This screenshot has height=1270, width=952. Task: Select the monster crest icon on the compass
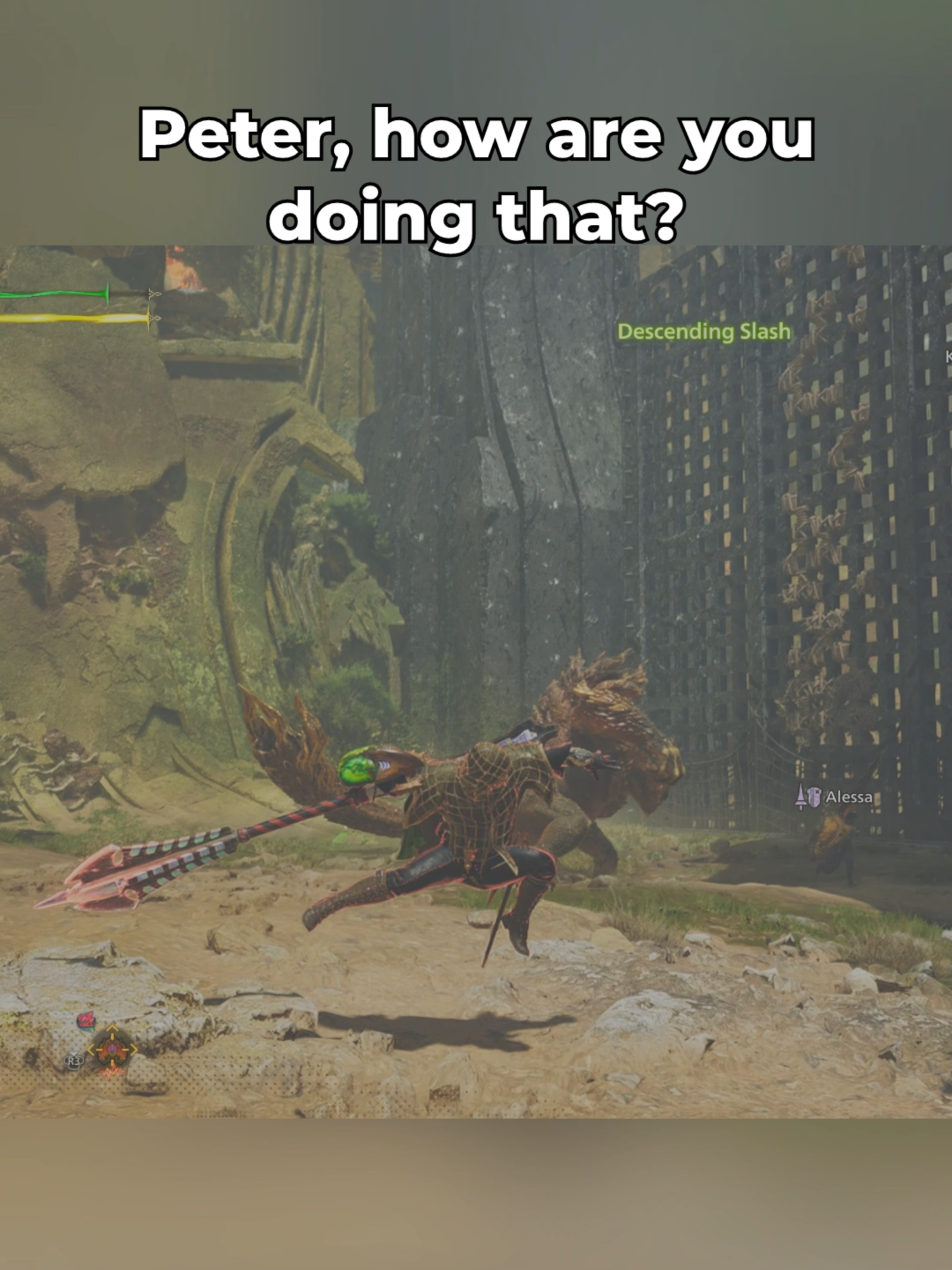112,1050
